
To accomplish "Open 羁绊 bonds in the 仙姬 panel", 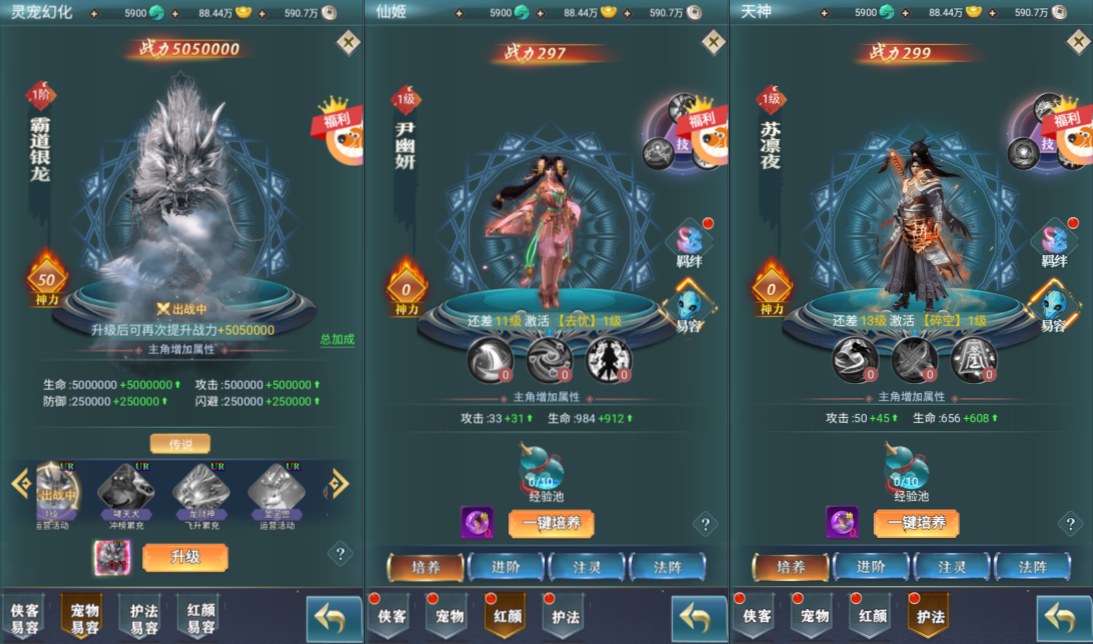I will point(689,244).
